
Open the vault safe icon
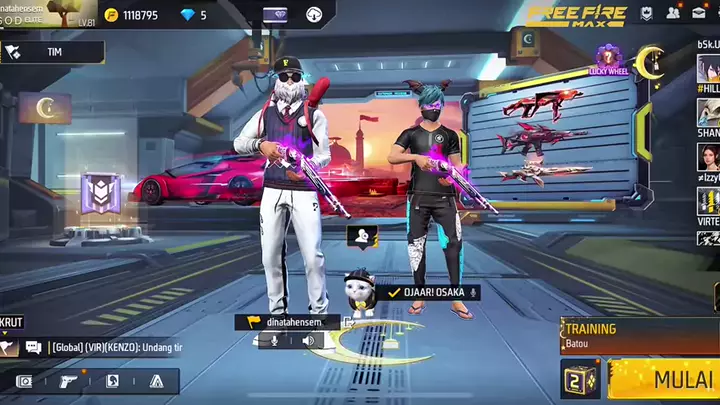click(24, 381)
